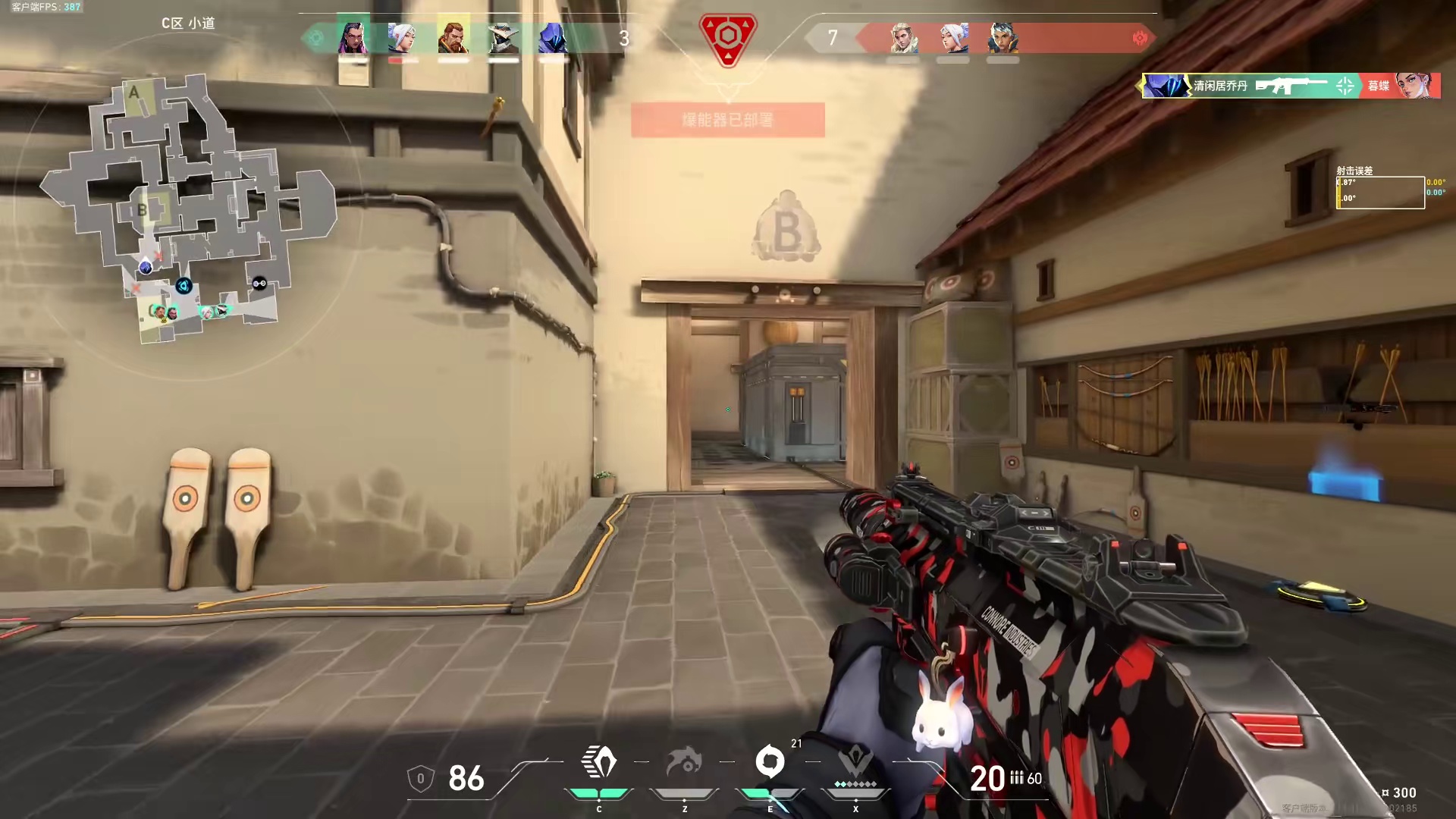The height and width of the screenshot is (819, 1456).
Task: Select Reyna's portrait in the team bar
Action: tap(353, 37)
